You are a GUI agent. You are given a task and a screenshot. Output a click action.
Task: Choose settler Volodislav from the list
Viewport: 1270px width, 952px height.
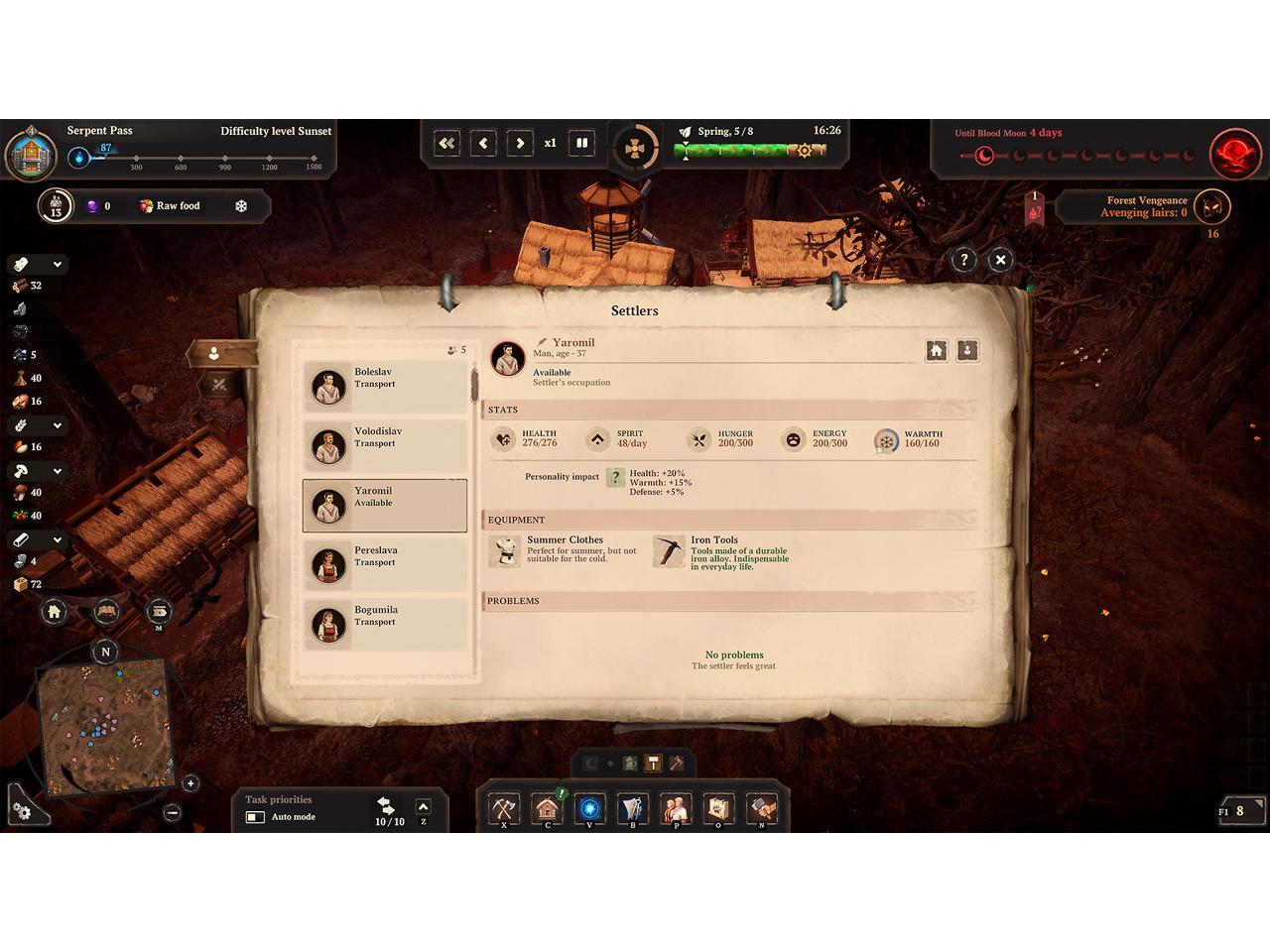pos(384,445)
